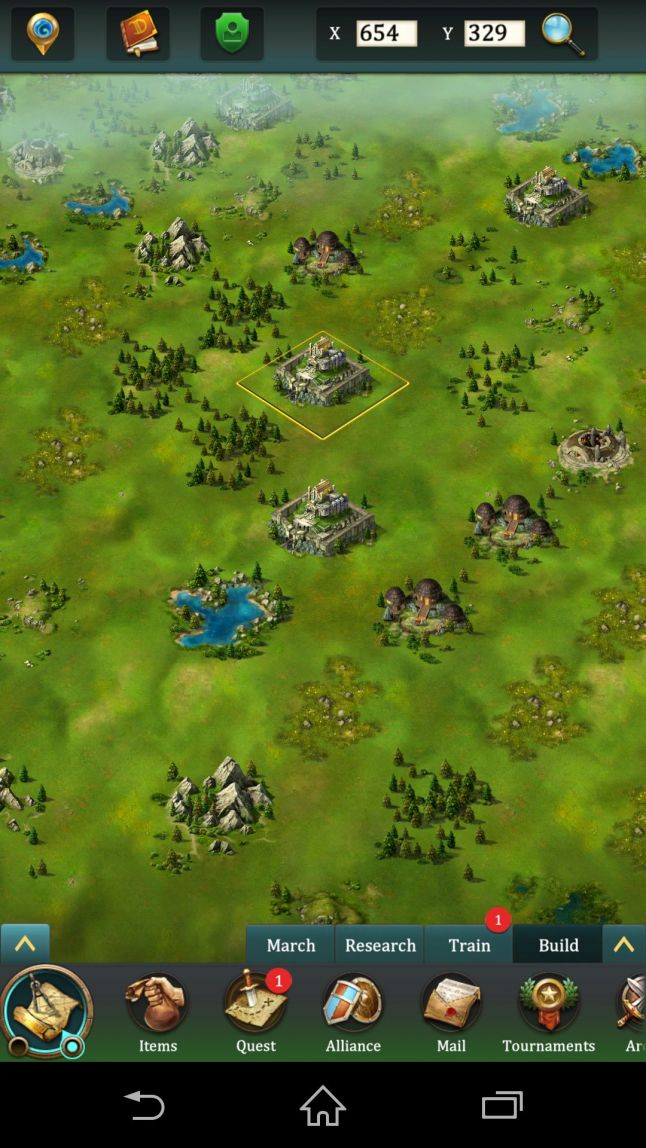Edit the Y coordinate field
This screenshot has width=646, height=1148.
pos(494,34)
